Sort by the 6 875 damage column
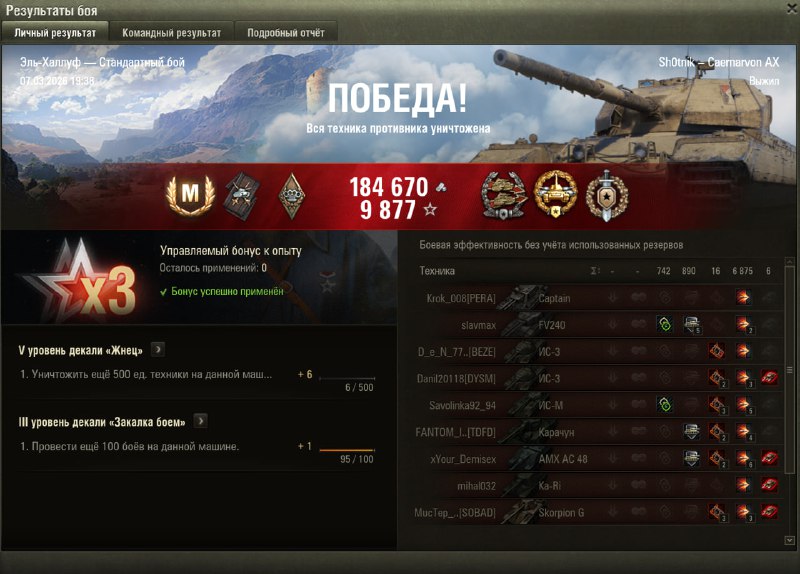Screen dimensions: 800x574 743,270
